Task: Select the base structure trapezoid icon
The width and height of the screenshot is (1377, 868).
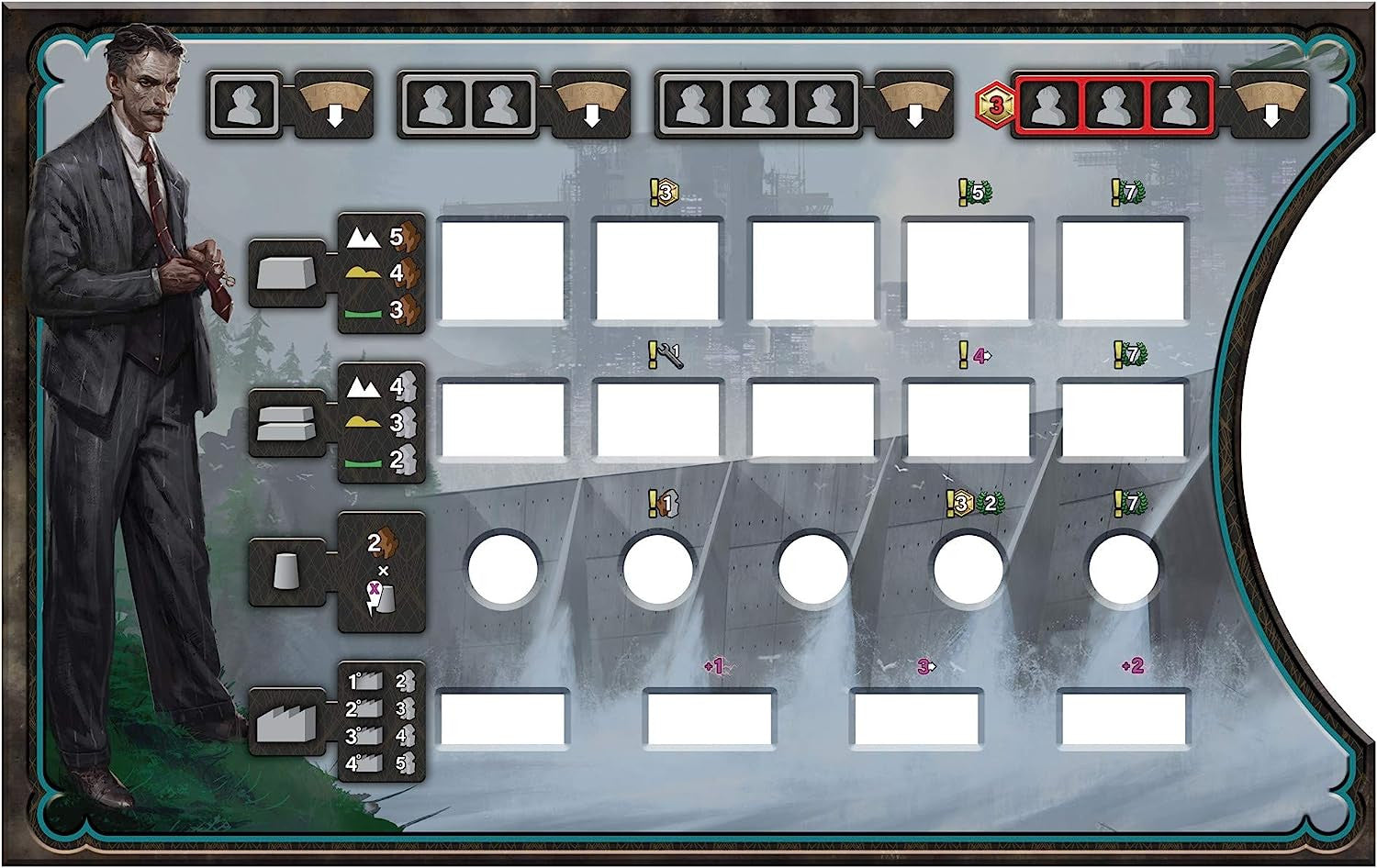Action: (x=285, y=272)
